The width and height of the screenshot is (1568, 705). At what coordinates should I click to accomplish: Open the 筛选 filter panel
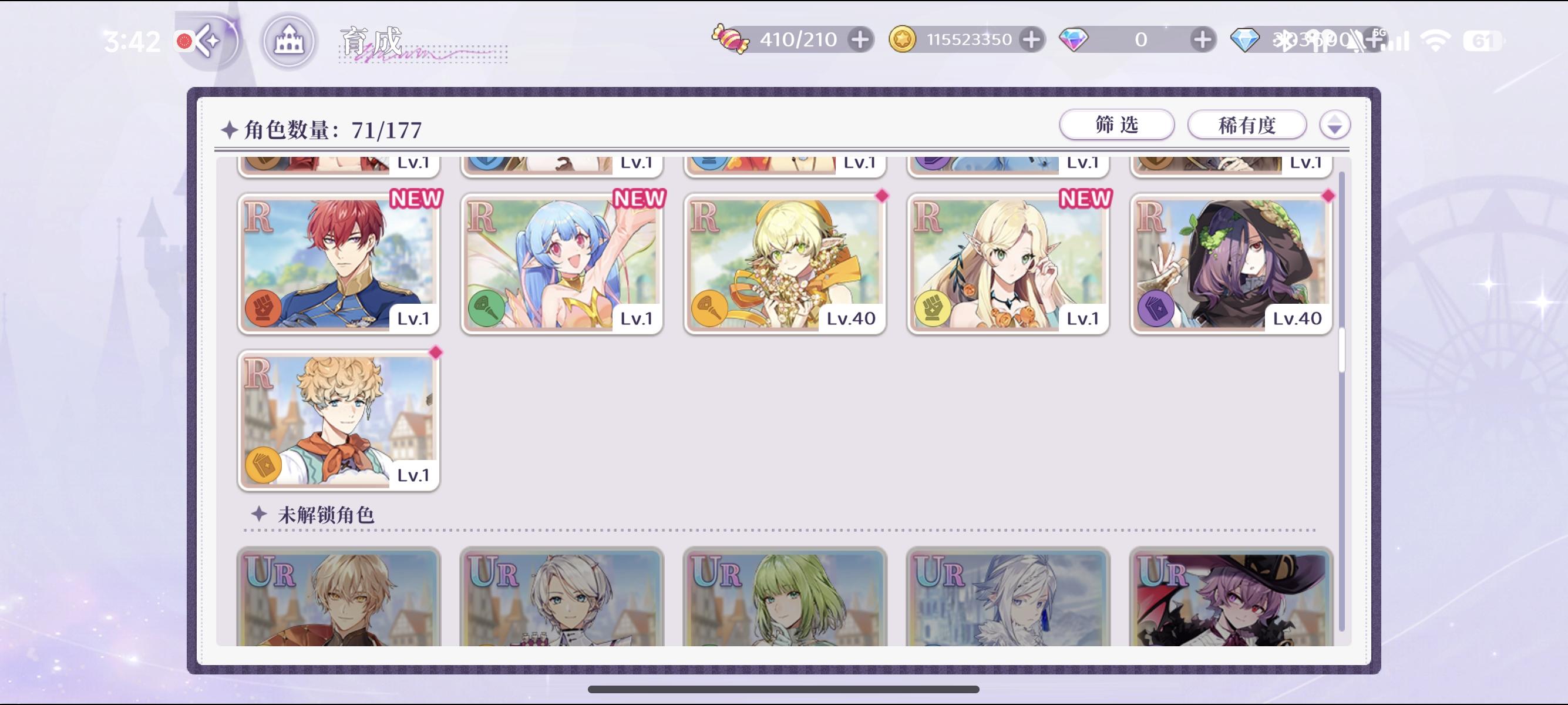1116,125
